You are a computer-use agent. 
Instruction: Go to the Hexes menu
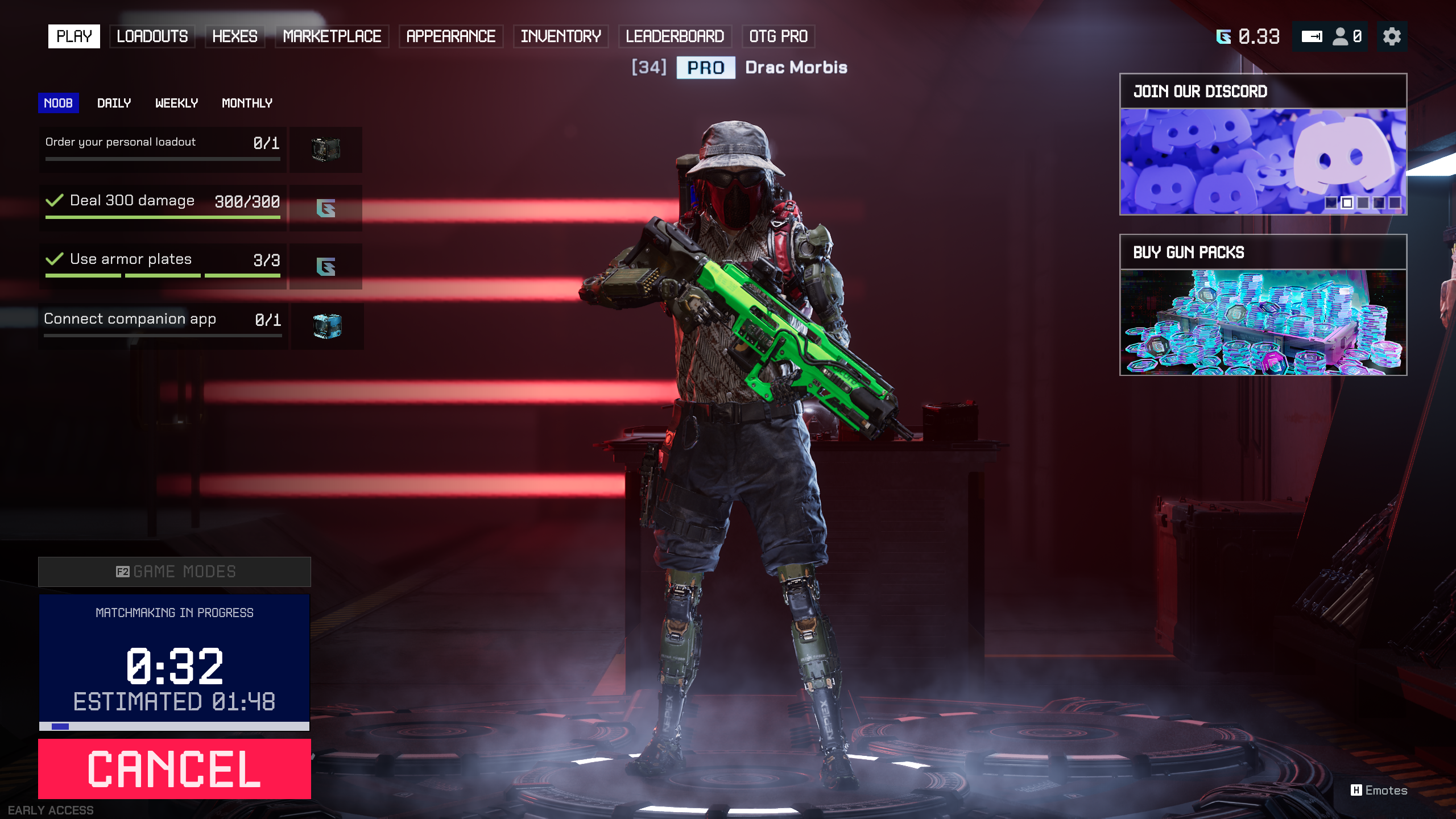point(234,36)
